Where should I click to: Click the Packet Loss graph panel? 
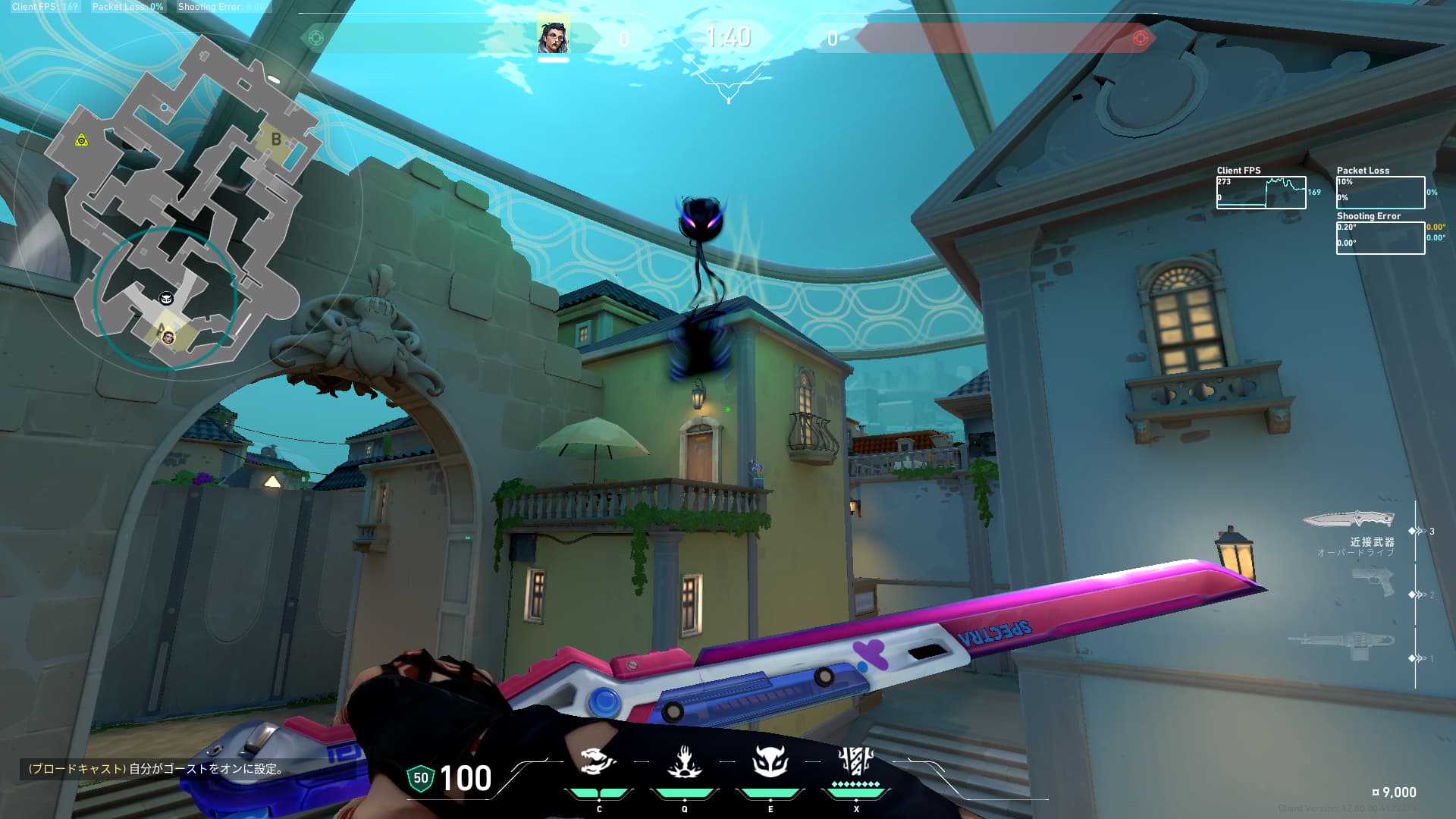click(1380, 193)
